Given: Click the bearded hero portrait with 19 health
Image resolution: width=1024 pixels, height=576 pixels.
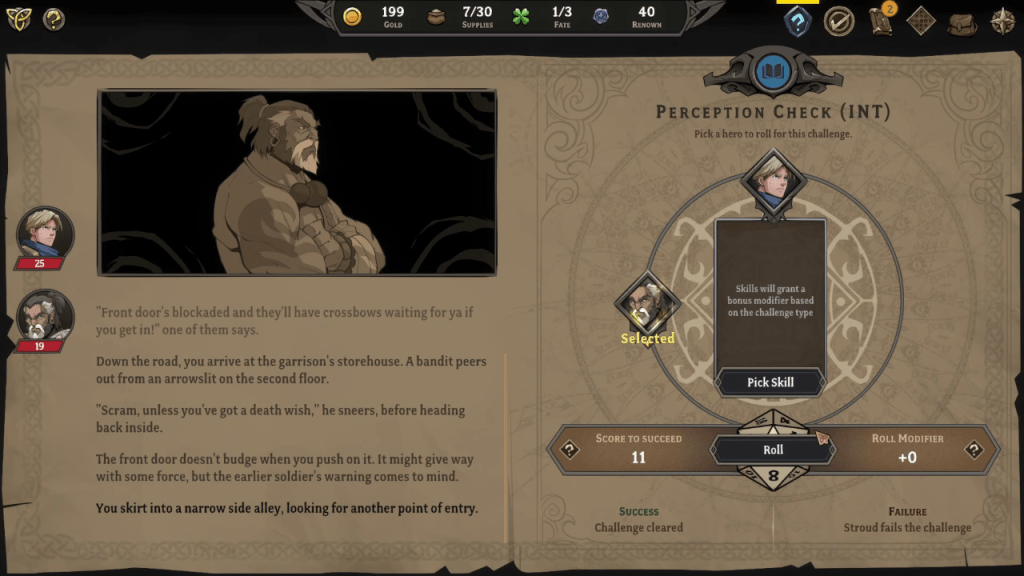Looking at the screenshot, I should click(x=45, y=317).
